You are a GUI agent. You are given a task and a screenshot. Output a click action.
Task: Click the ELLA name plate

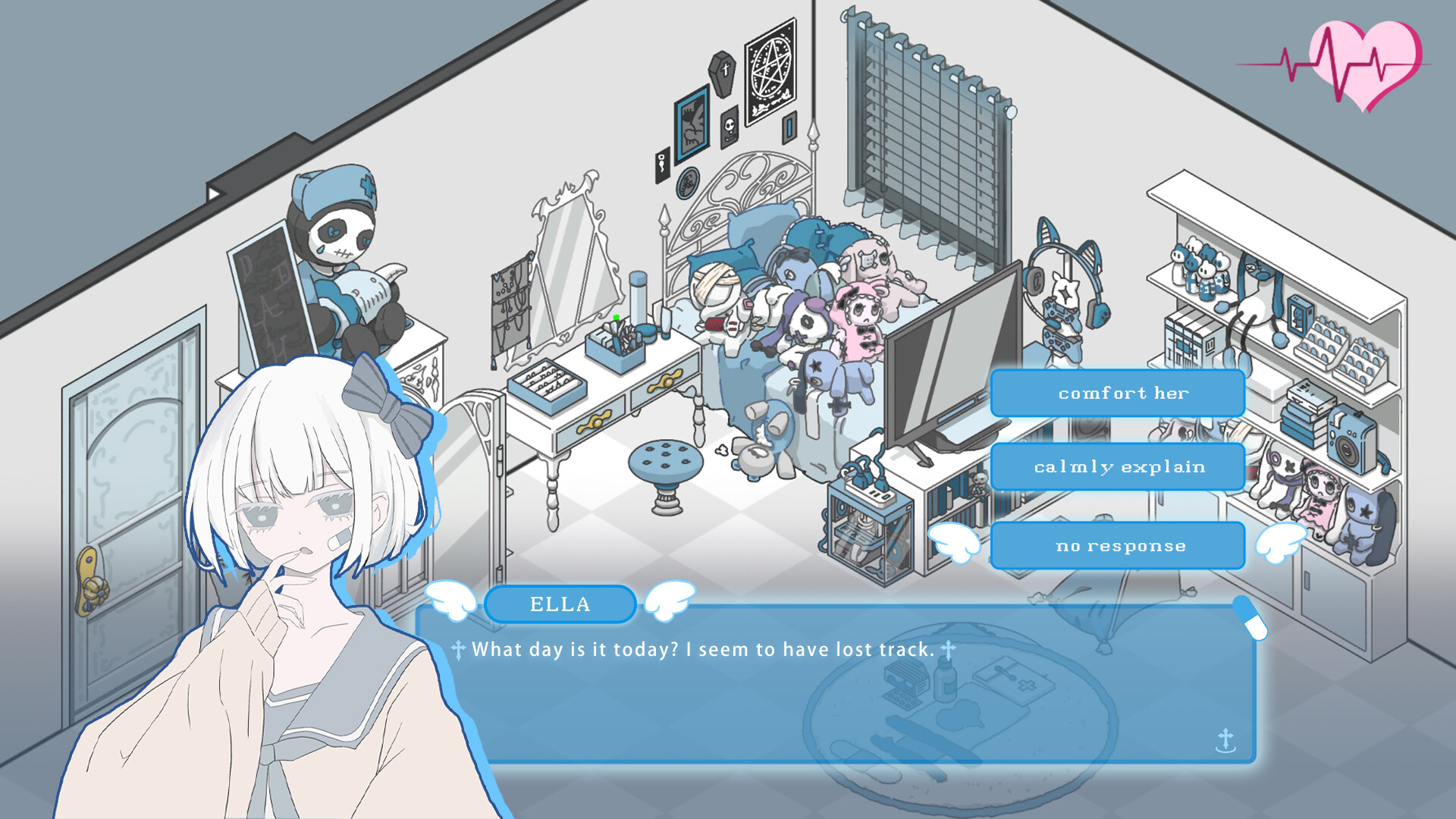tap(560, 603)
